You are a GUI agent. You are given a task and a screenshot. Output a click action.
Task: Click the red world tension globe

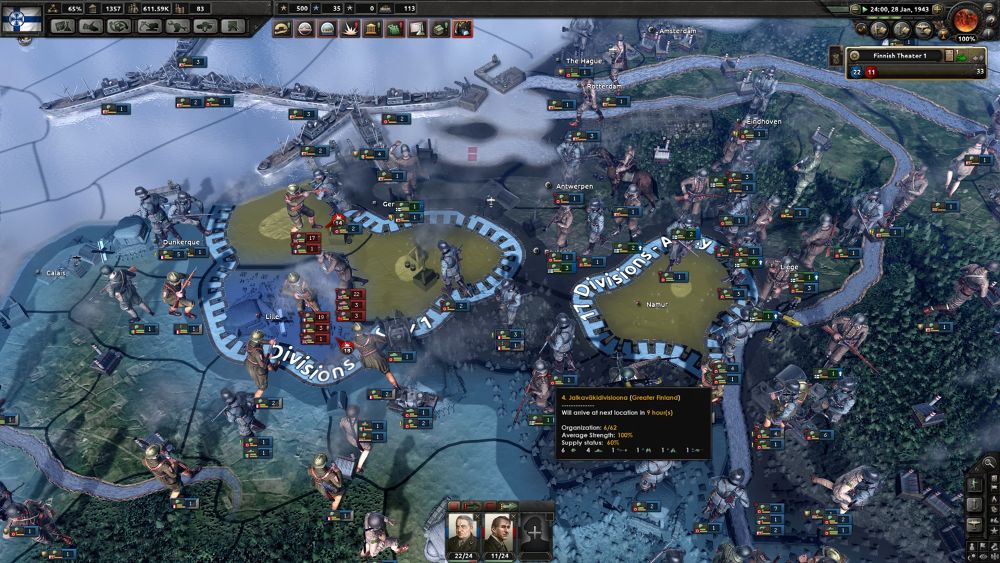click(x=966, y=18)
